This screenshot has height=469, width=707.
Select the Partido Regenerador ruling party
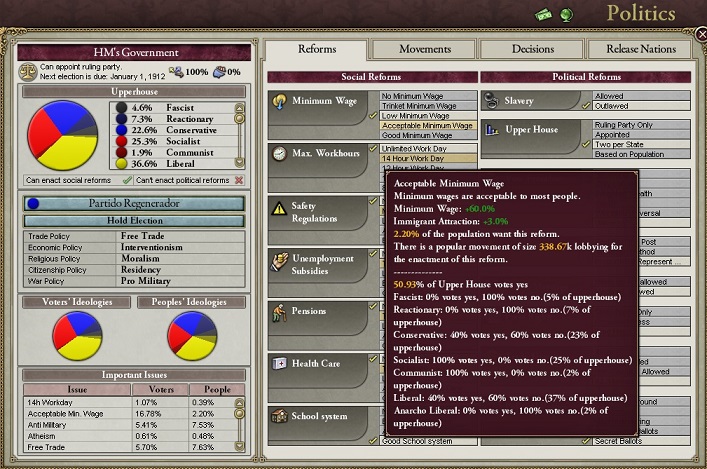click(134, 203)
